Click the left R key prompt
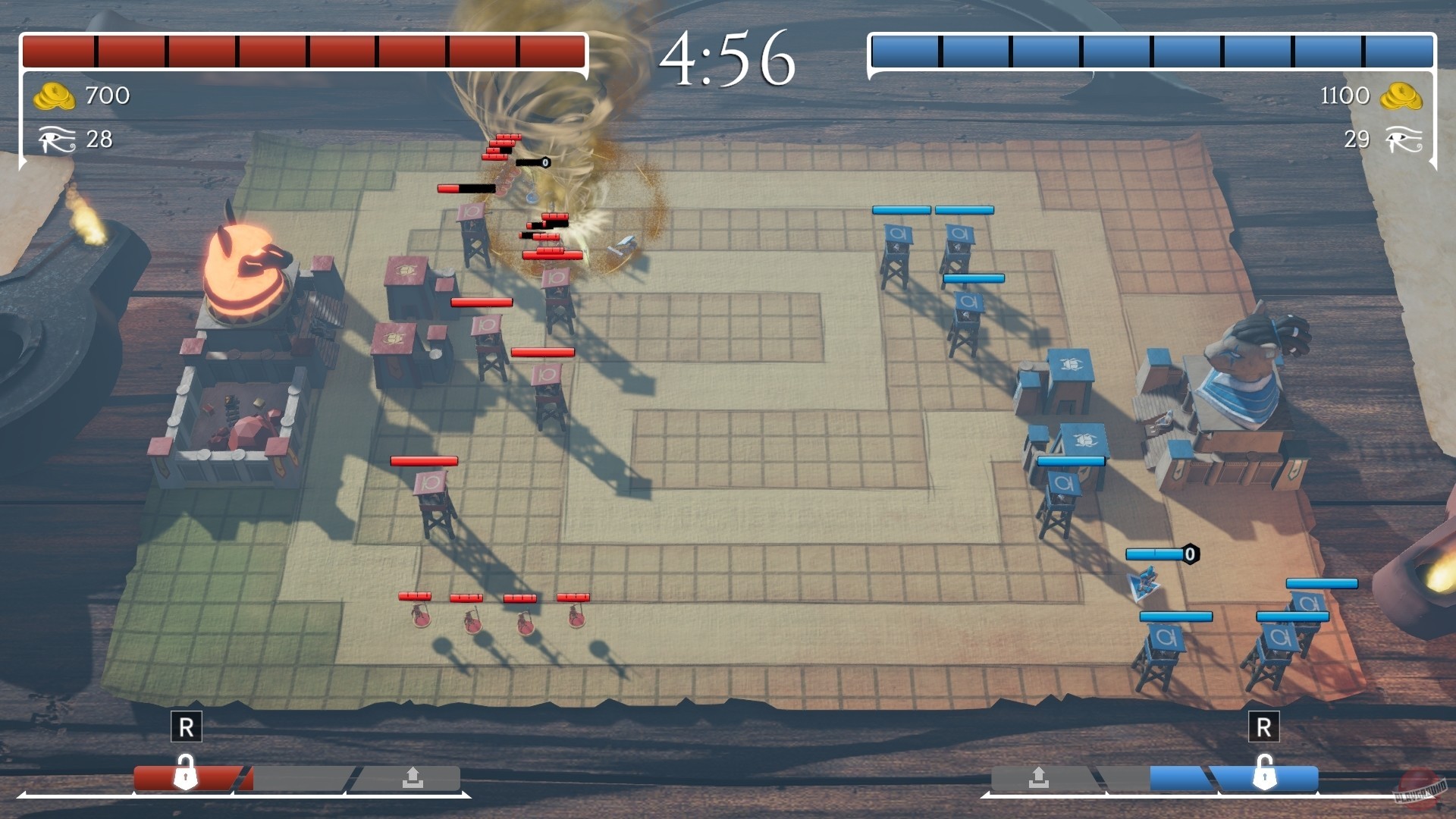Viewport: 1456px width, 819px height. (187, 725)
